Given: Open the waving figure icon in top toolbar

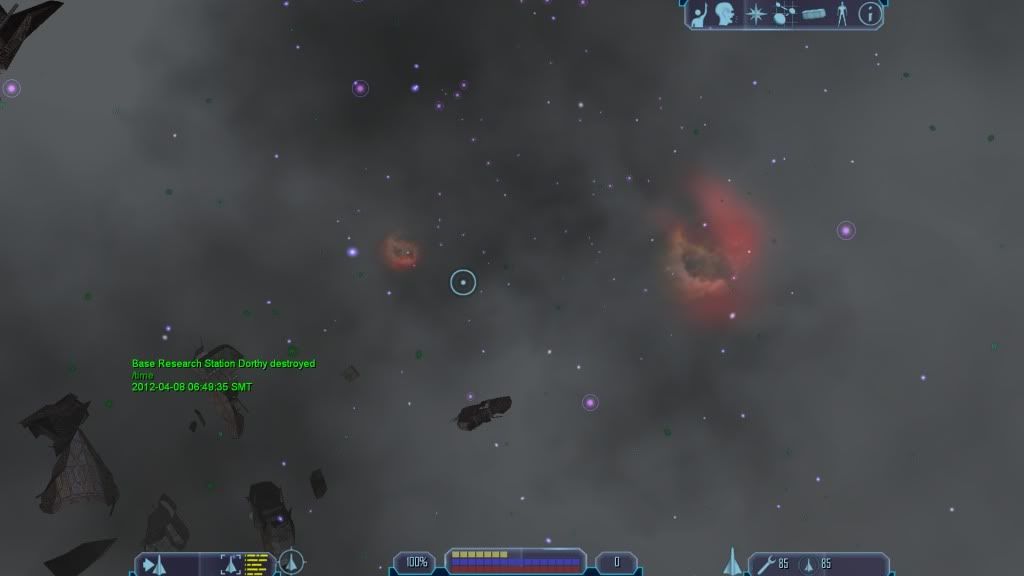Looking at the screenshot, I should [700, 14].
